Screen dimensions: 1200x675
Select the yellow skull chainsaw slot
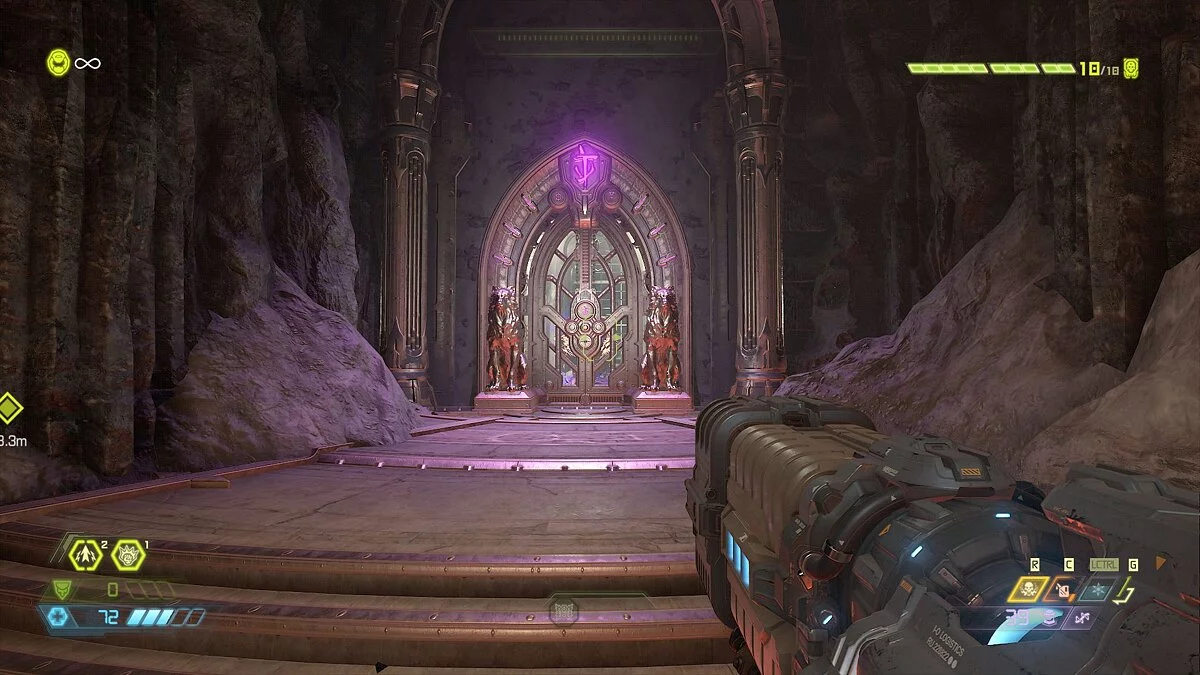click(x=1027, y=589)
